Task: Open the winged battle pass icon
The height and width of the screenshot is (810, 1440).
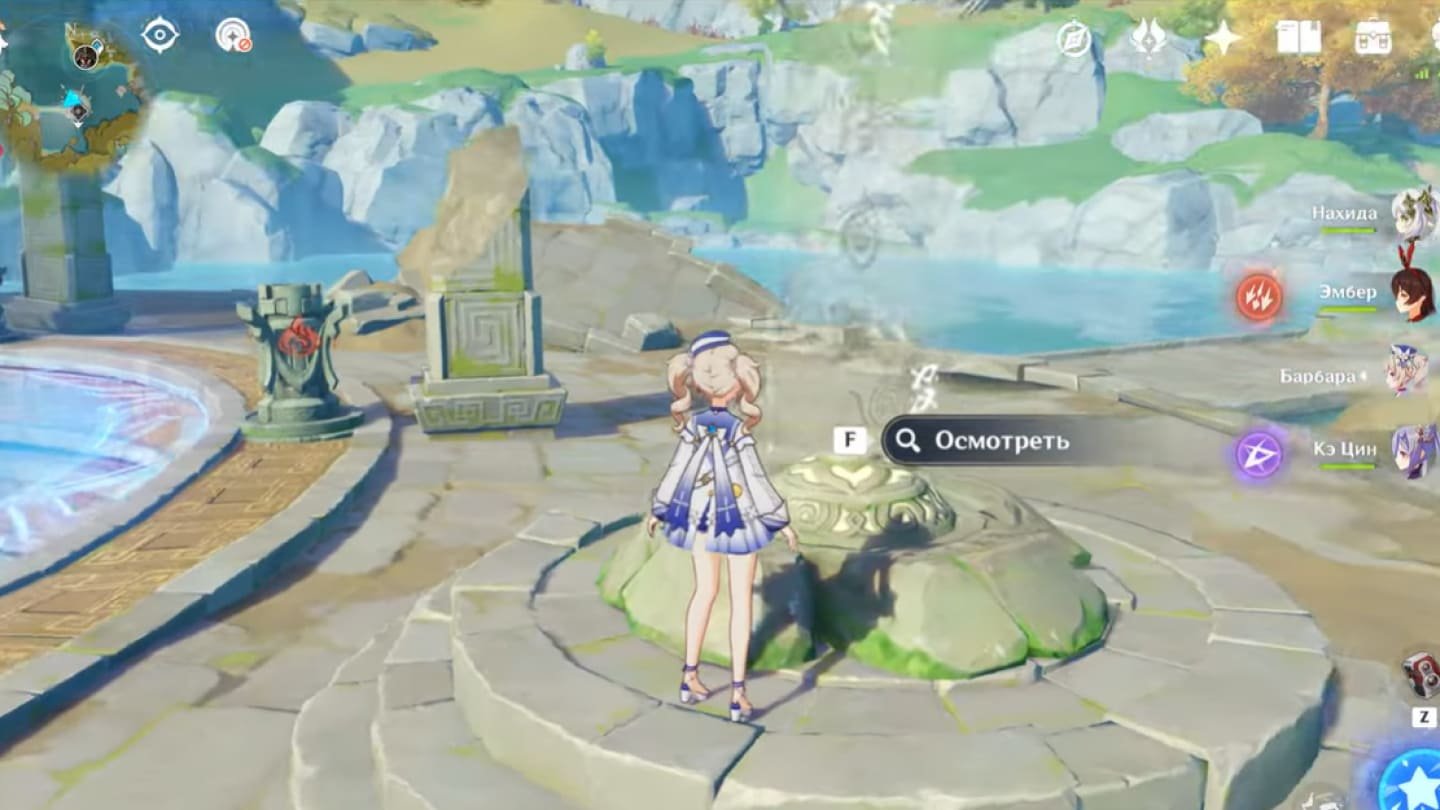Action: 1147,38
